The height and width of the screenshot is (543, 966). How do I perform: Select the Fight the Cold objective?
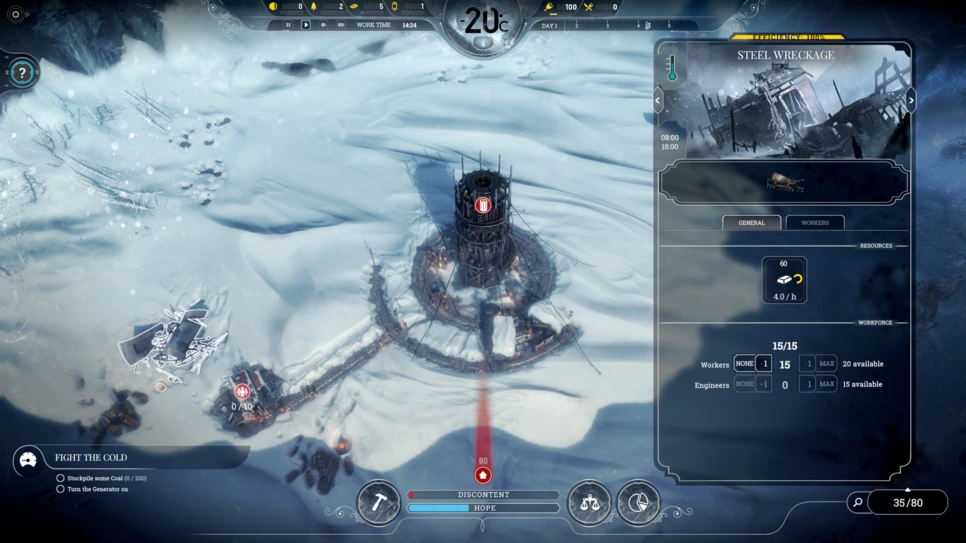click(91, 458)
